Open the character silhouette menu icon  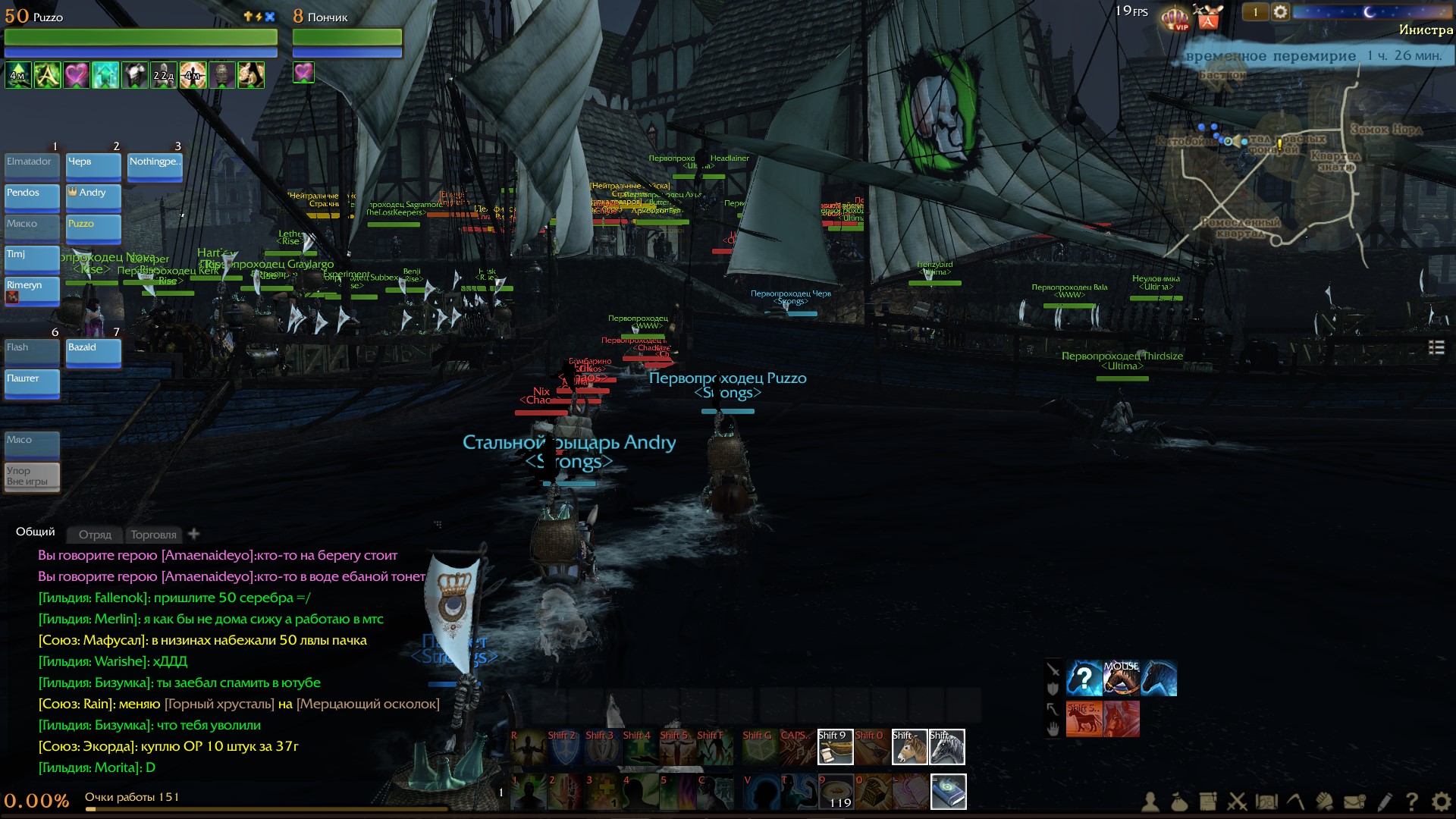tap(1150, 802)
